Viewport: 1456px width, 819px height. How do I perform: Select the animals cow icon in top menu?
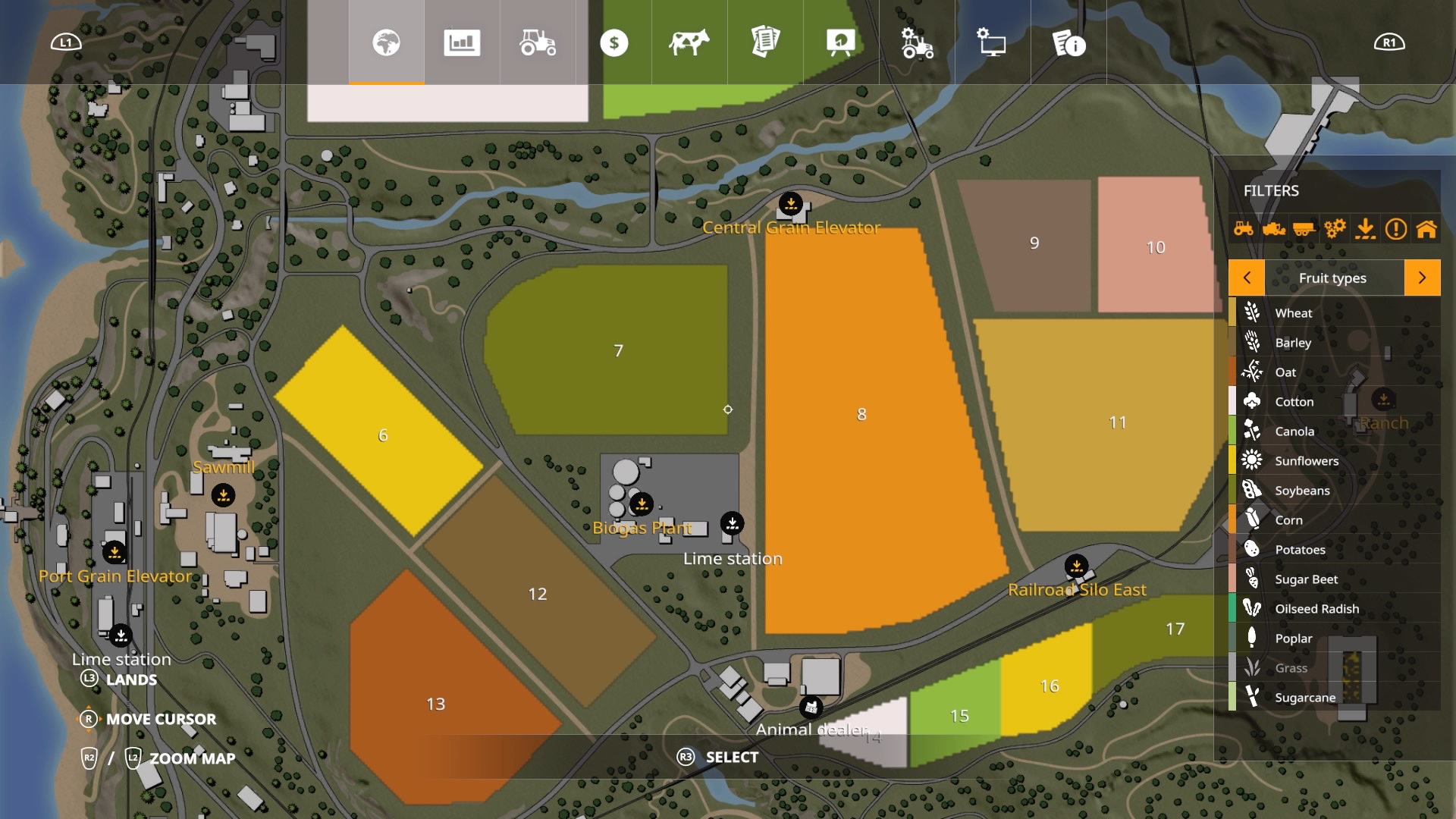pyautogui.click(x=690, y=43)
